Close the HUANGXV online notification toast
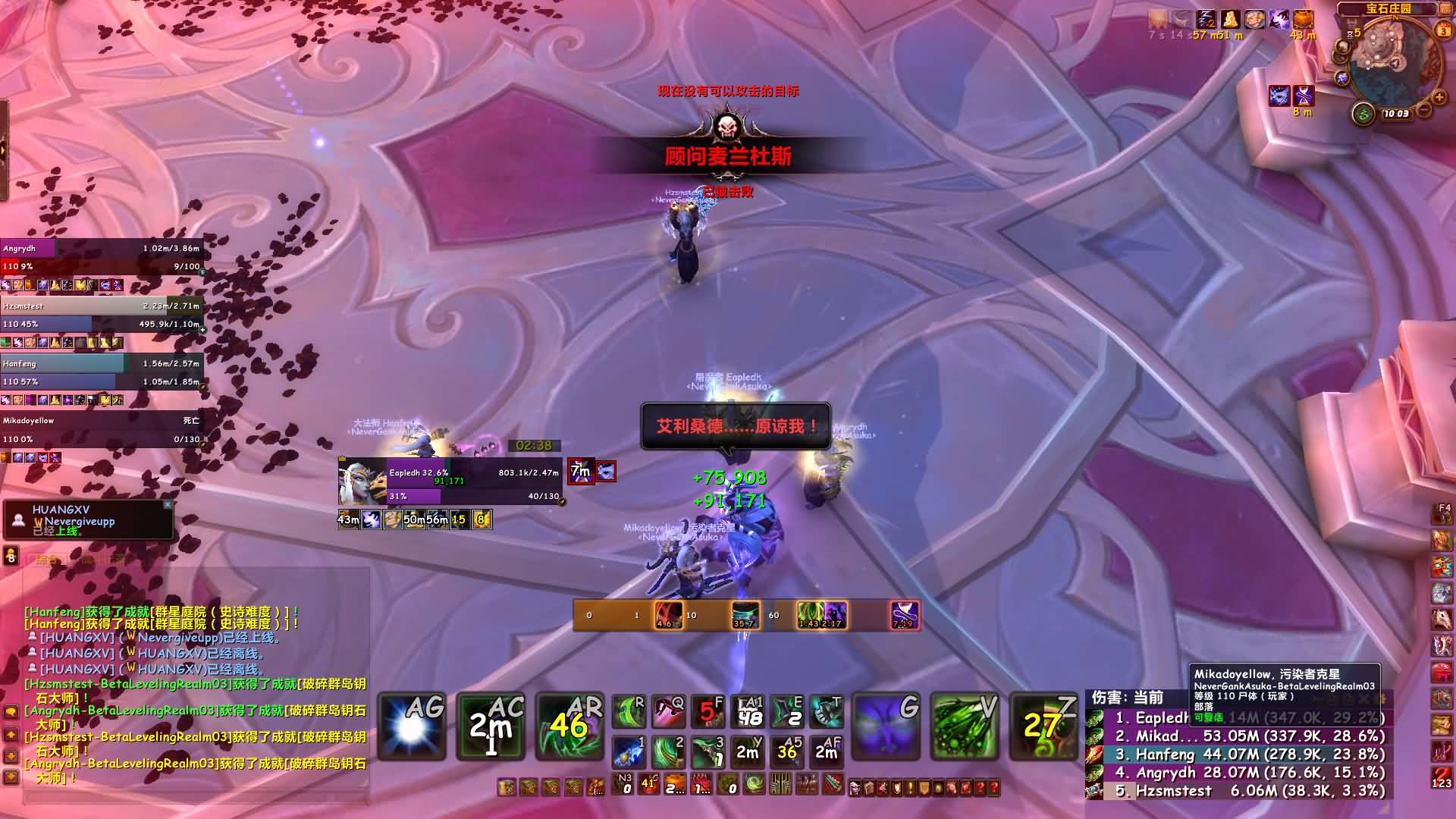Viewport: 1456px width, 819px height. (168, 504)
